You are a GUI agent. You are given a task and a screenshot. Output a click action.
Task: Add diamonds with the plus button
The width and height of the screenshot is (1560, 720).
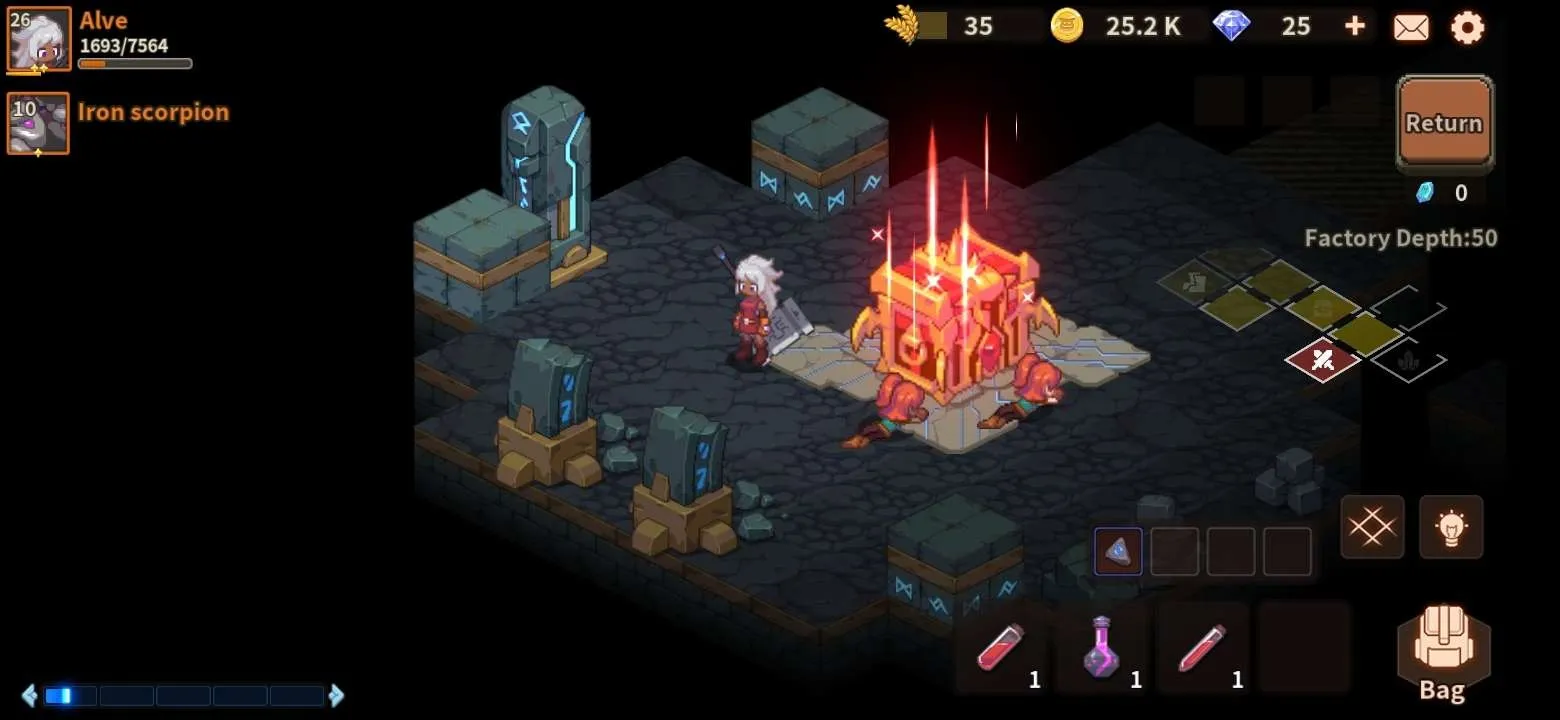(x=1354, y=26)
